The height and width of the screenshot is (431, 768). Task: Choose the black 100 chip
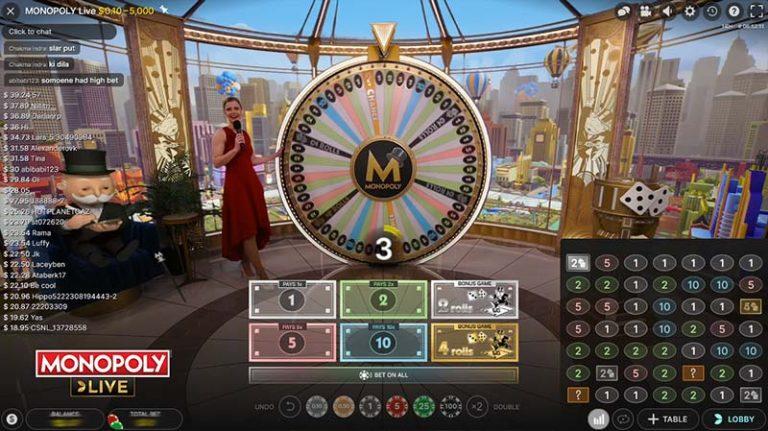click(x=451, y=406)
